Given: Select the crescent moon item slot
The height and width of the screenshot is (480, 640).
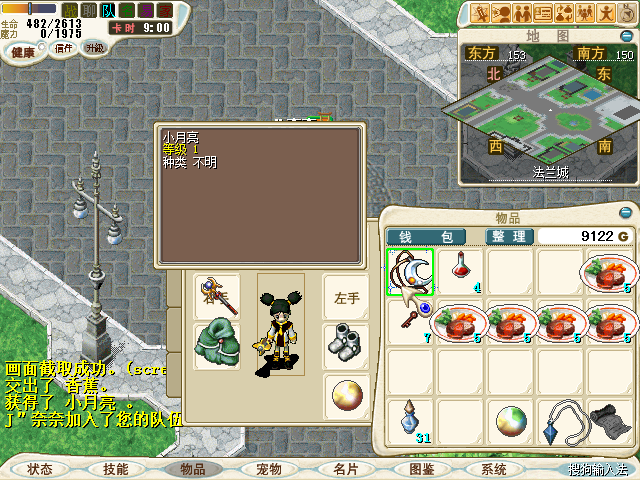Looking at the screenshot, I should pos(411,271).
